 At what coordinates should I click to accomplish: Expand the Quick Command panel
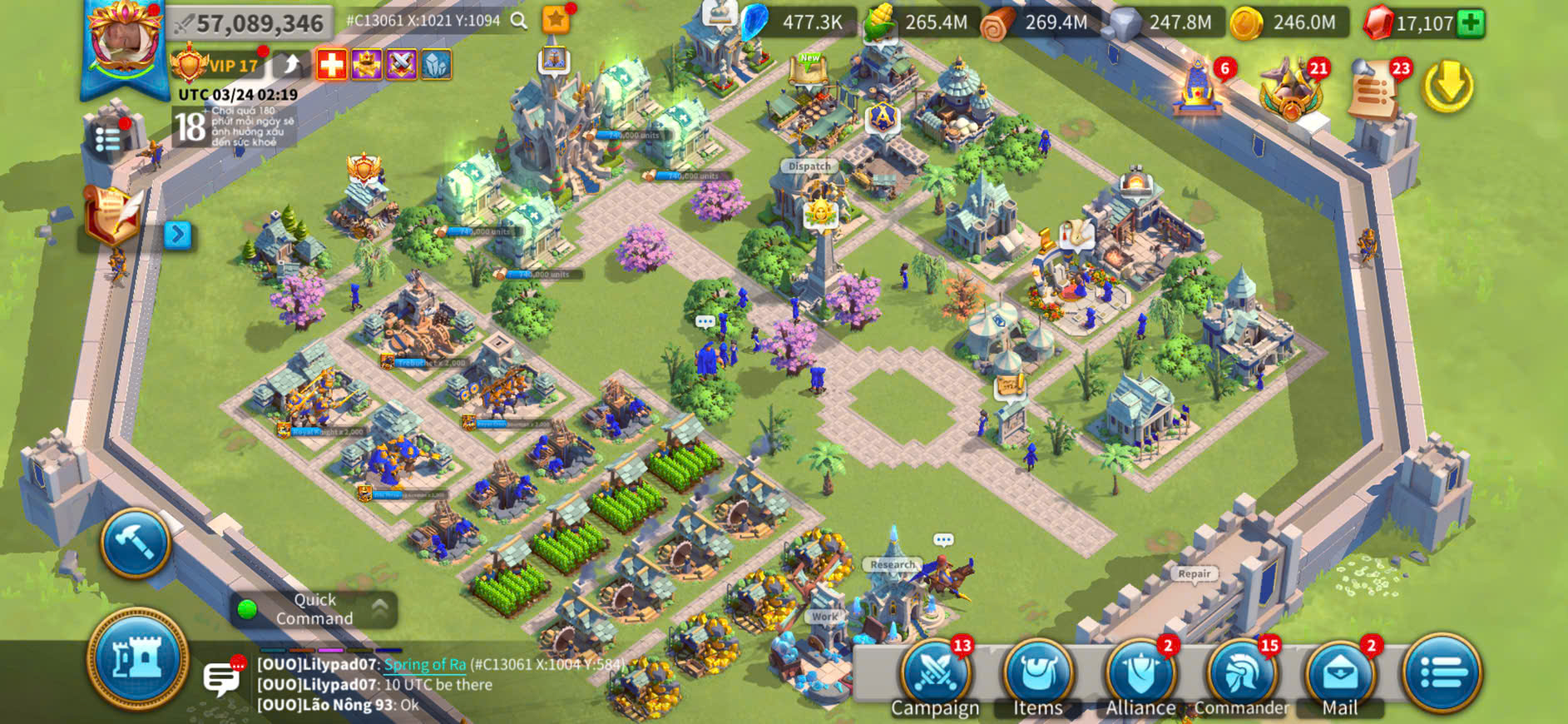tap(379, 609)
